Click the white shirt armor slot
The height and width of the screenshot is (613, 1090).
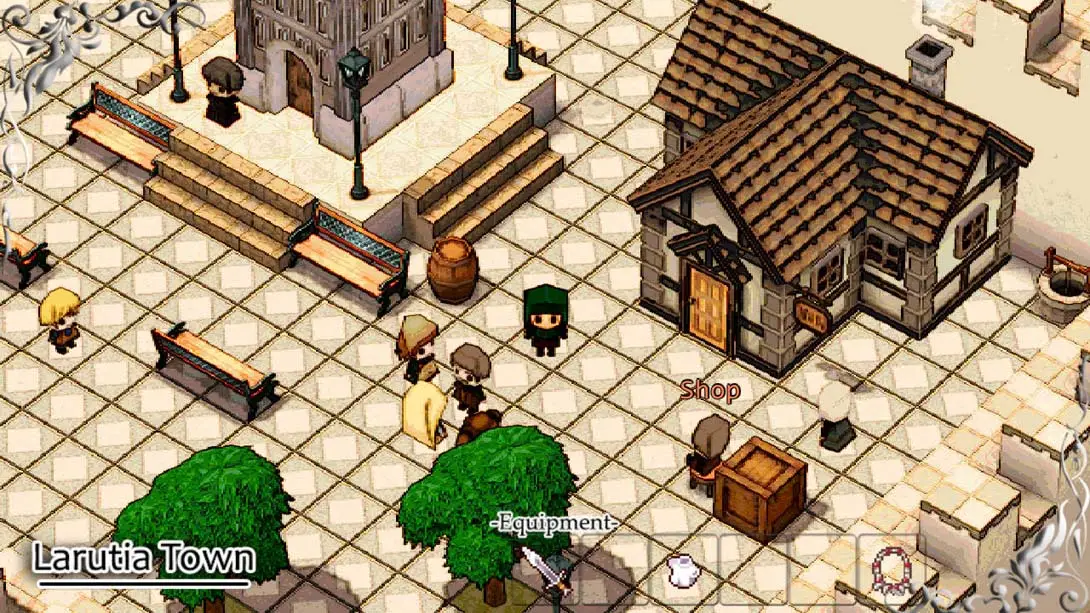coord(683,572)
